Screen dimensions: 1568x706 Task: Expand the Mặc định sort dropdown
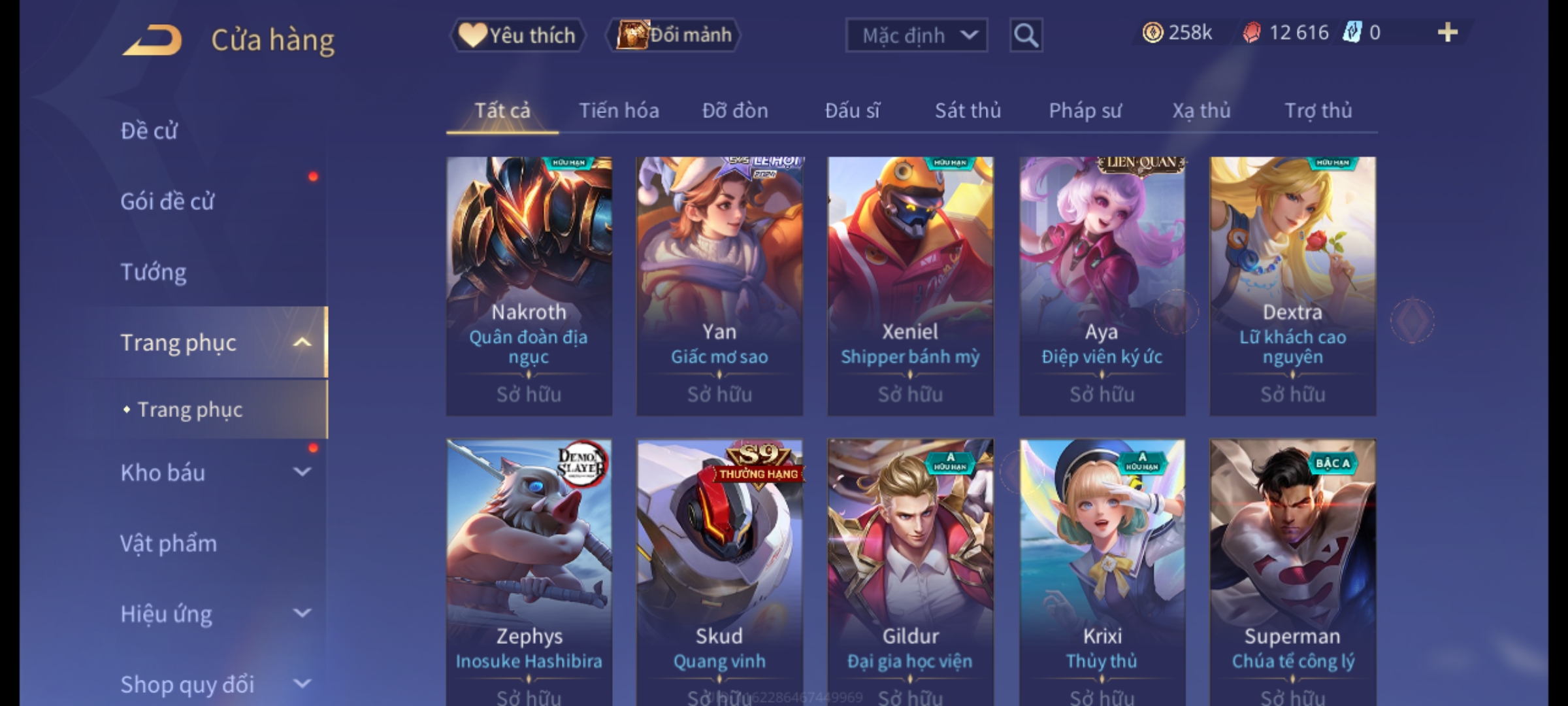pos(916,35)
